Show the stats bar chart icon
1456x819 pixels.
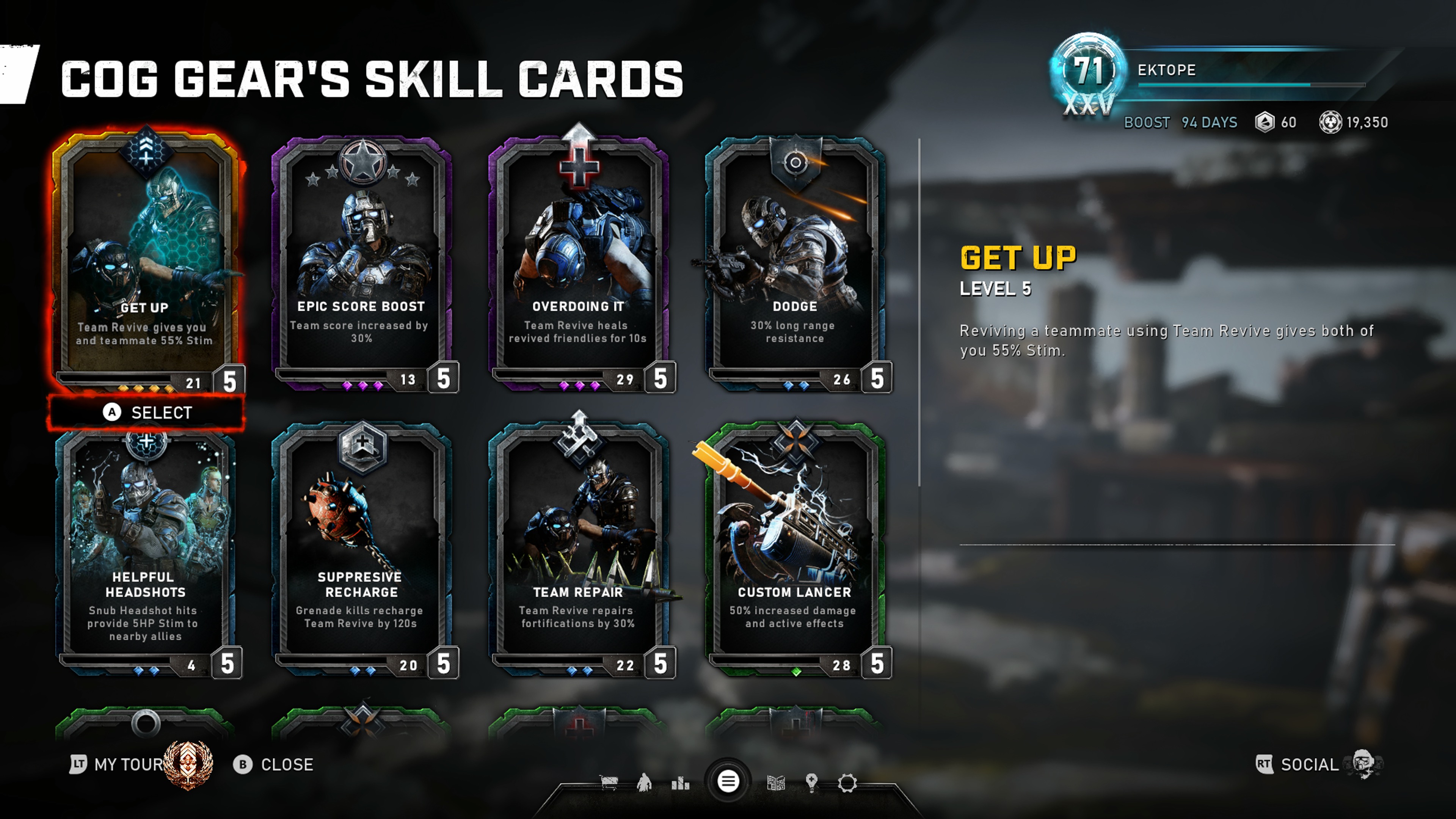681,783
